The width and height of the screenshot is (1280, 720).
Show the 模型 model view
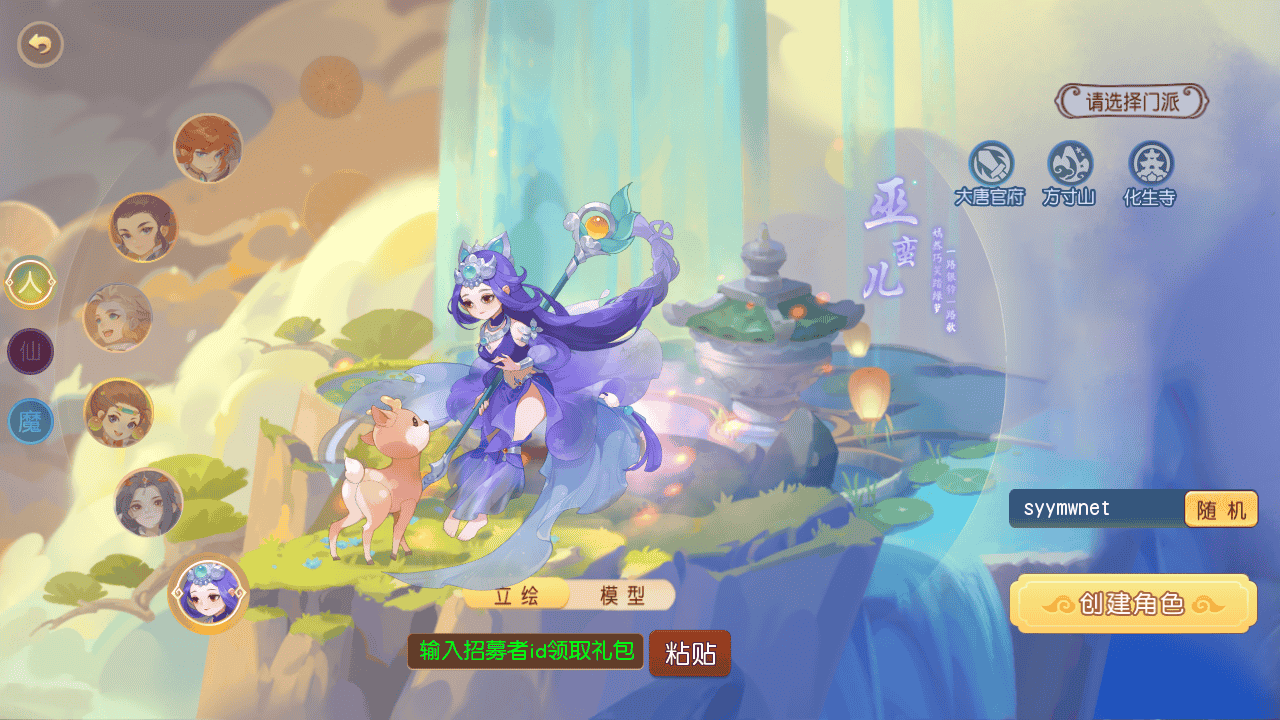tap(622, 596)
